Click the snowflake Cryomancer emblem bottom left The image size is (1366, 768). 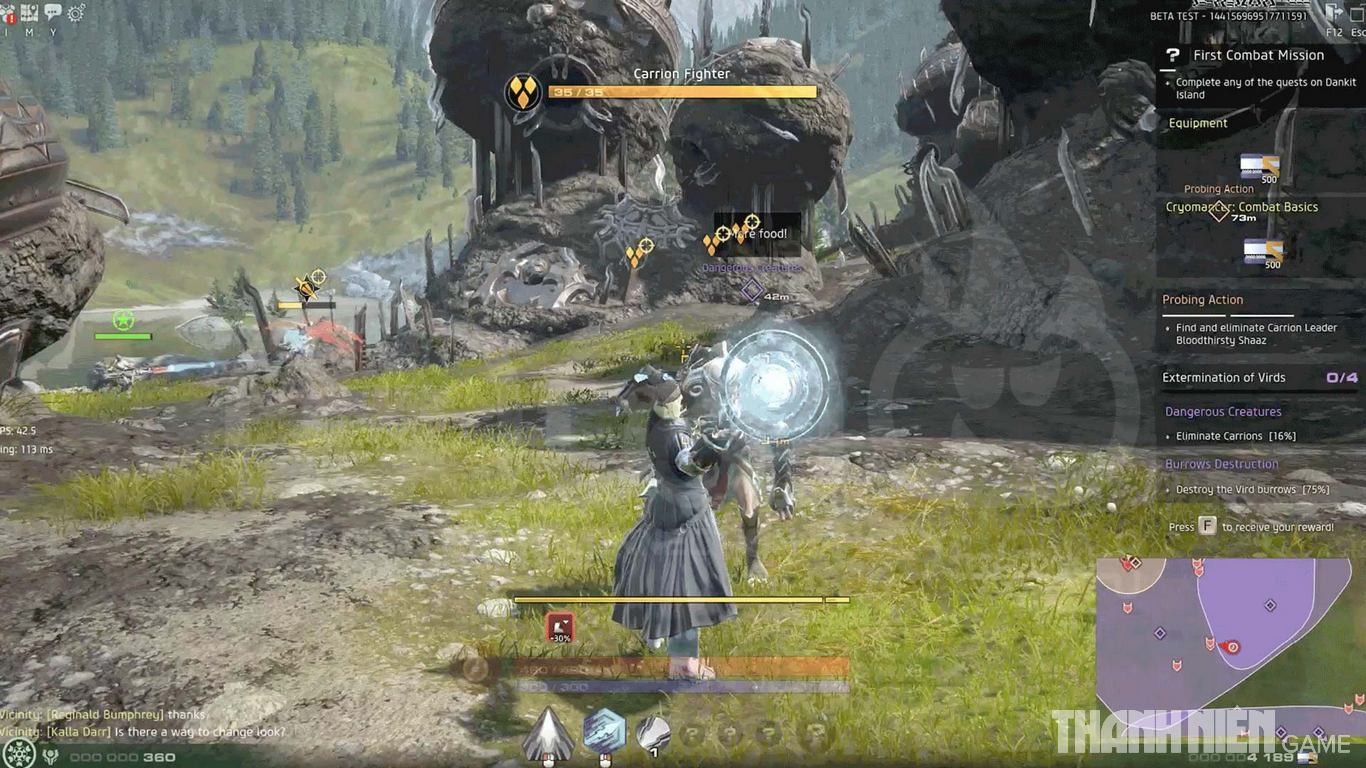coord(18,754)
